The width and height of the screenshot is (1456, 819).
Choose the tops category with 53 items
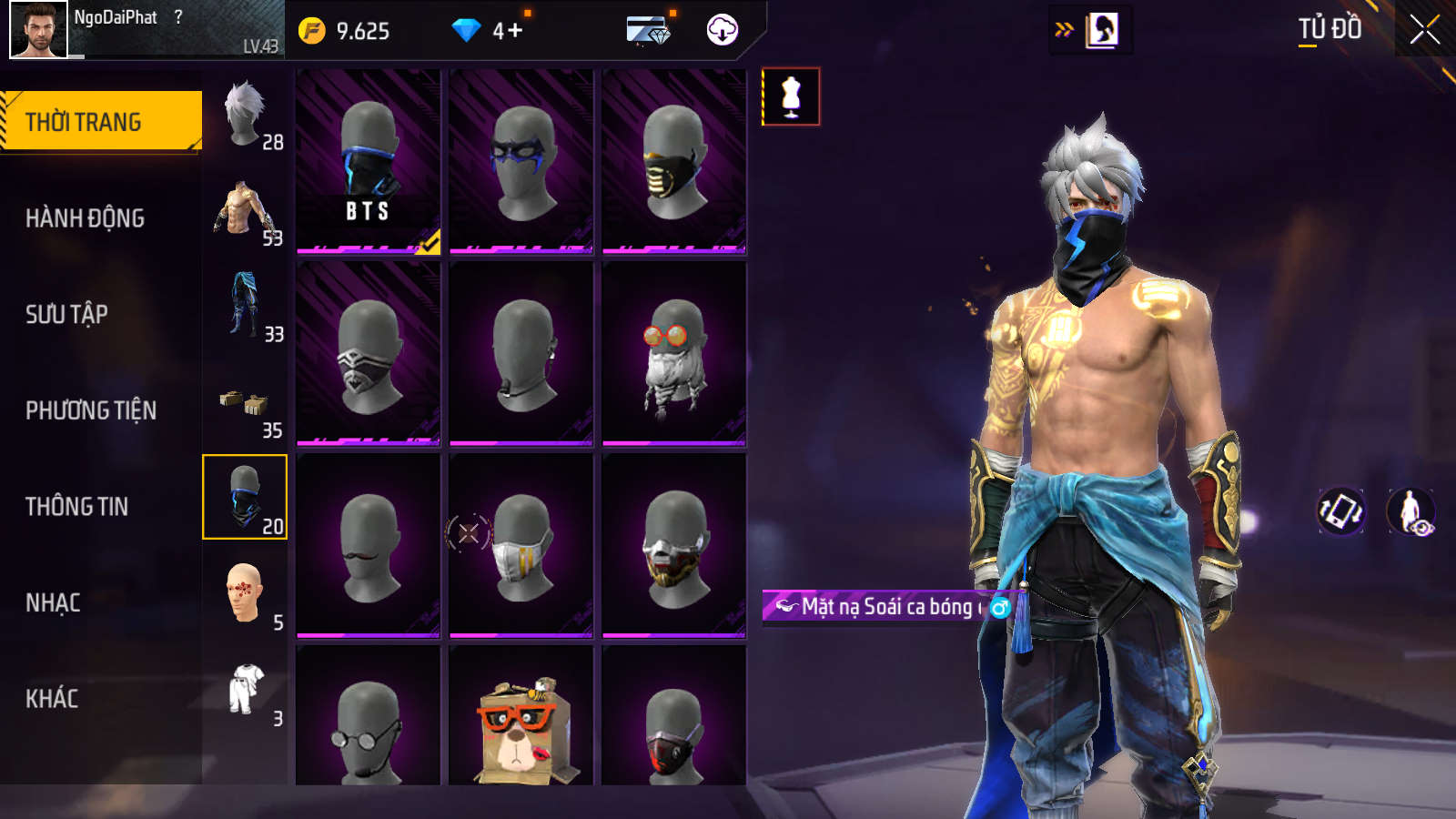(x=246, y=211)
